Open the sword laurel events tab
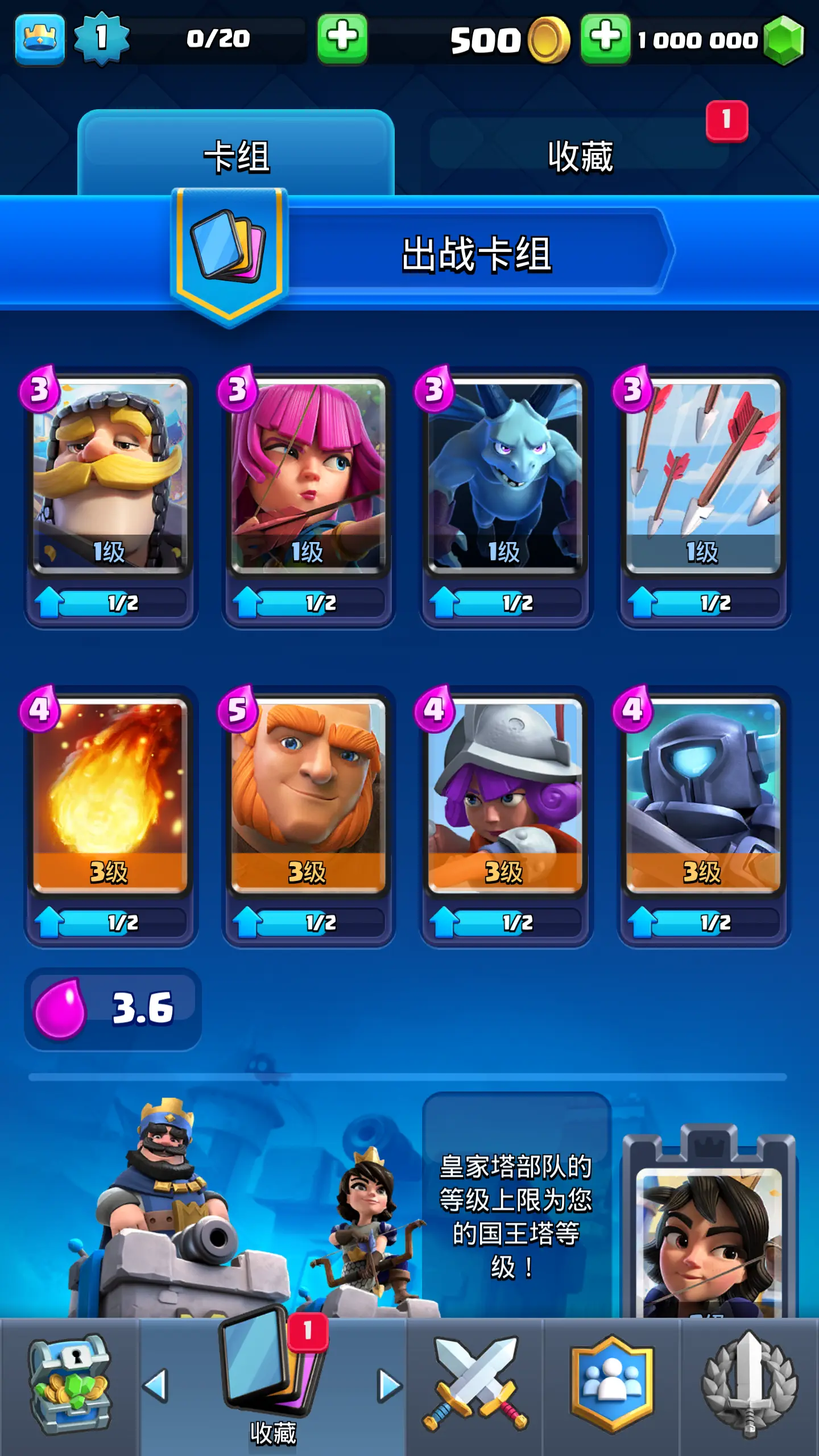This screenshot has width=819, height=1456. [x=750, y=1385]
